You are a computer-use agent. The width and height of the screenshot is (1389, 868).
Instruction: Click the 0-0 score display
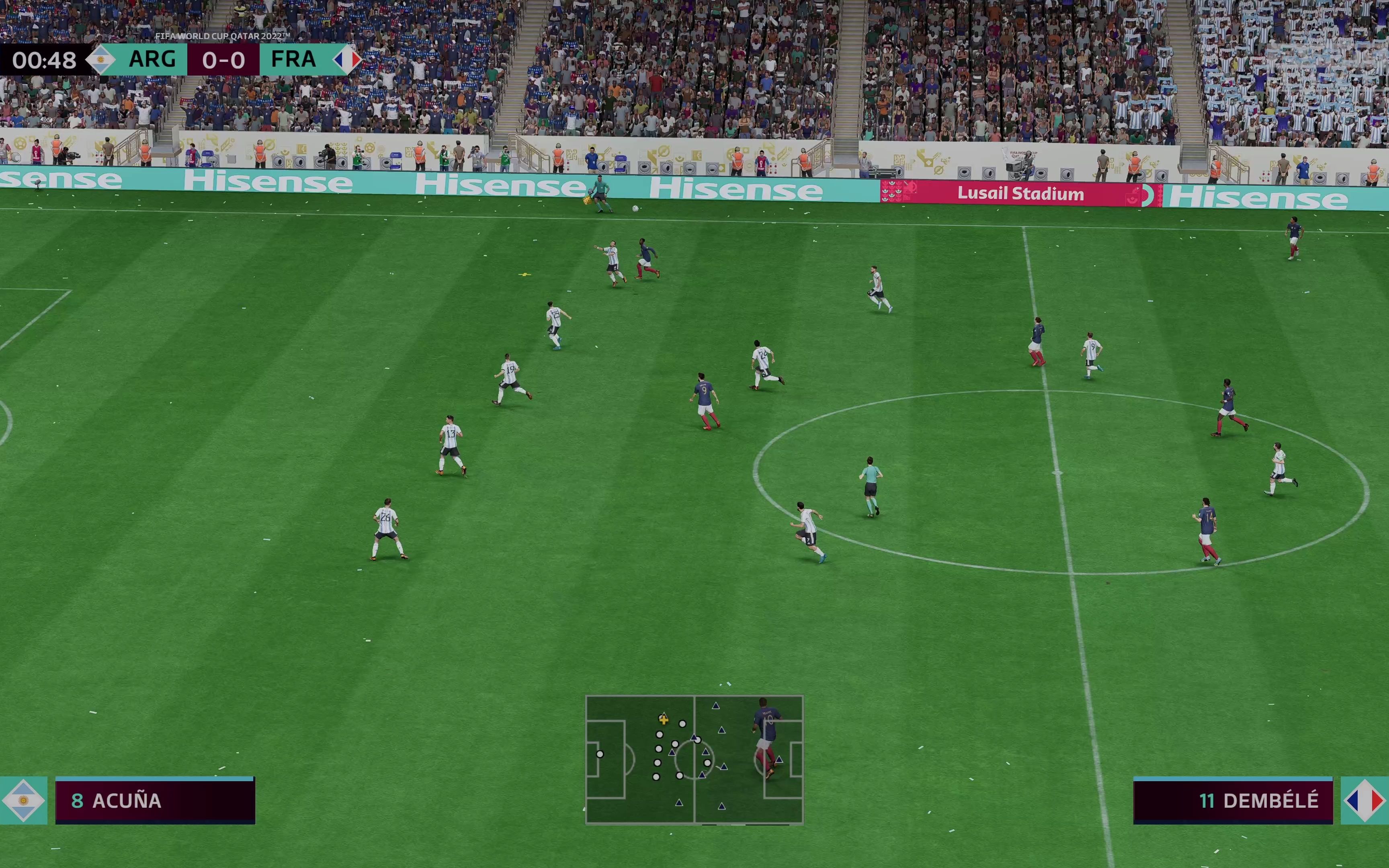pos(223,60)
